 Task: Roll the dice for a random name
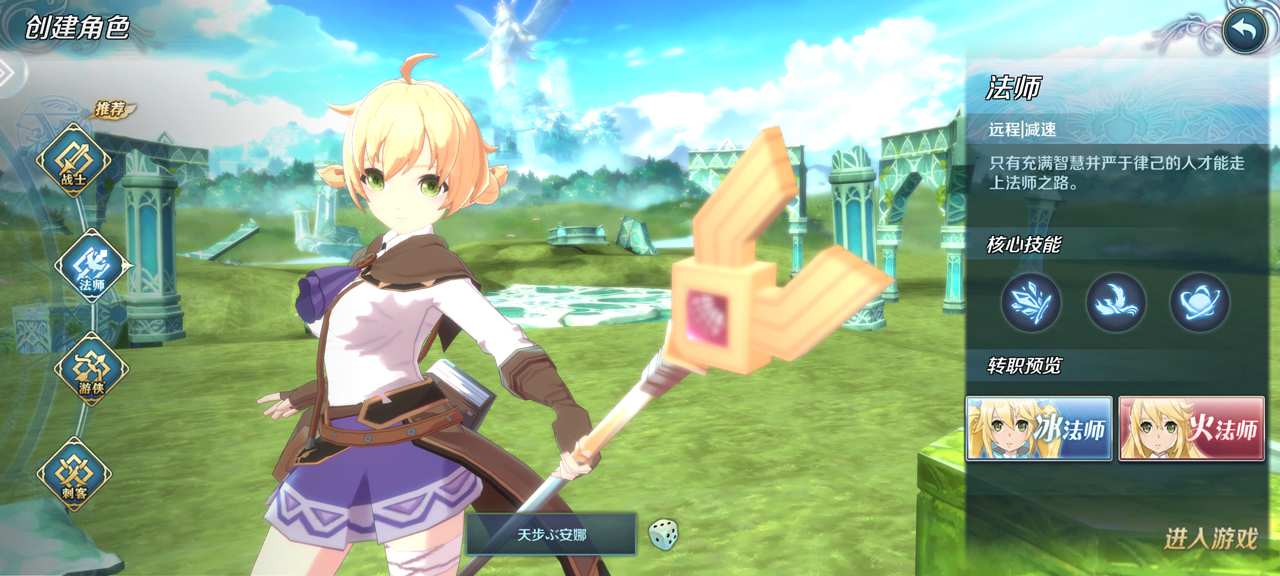coord(662,534)
